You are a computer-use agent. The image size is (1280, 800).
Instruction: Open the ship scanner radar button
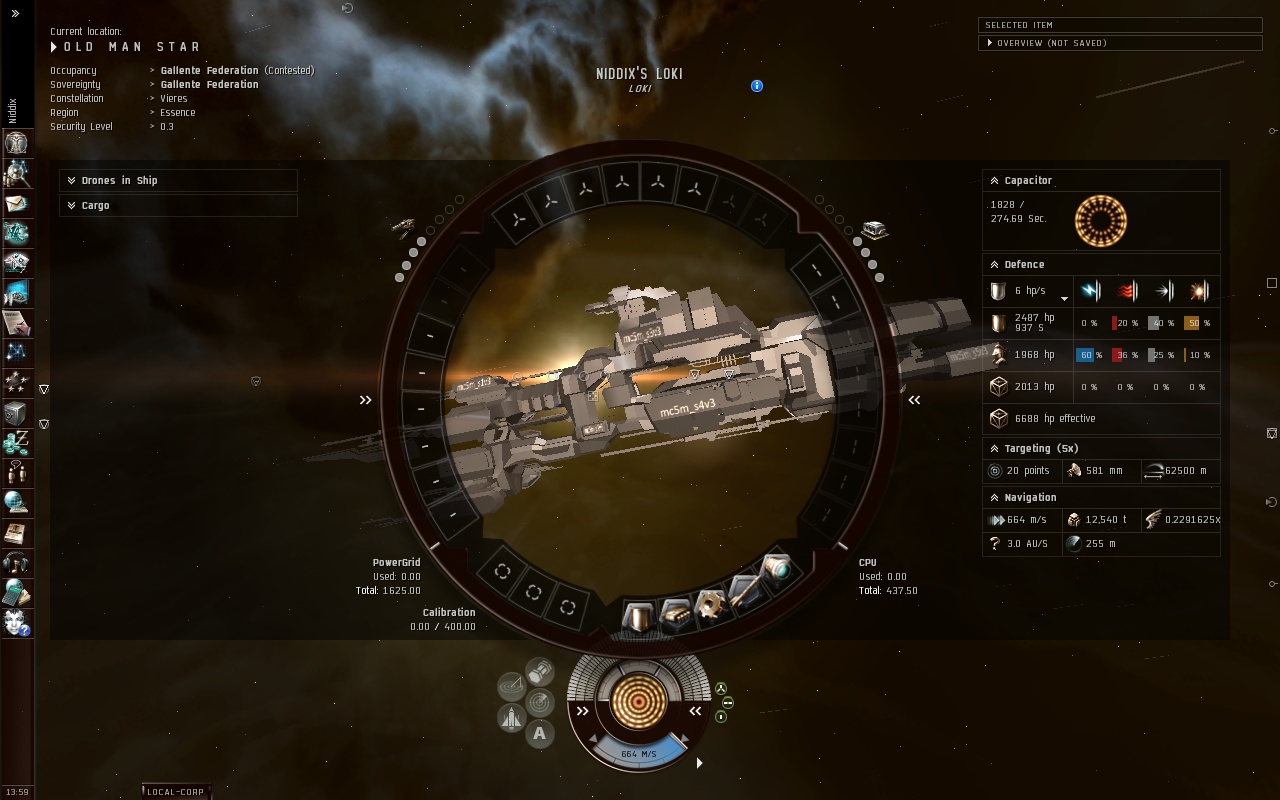click(x=540, y=702)
